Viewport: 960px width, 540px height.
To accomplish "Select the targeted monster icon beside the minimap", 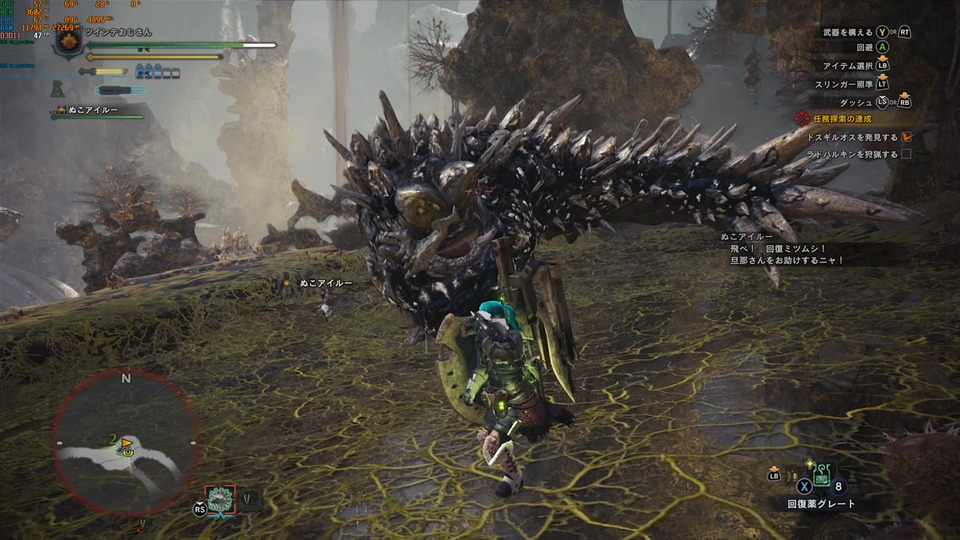I will pos(220,499).
